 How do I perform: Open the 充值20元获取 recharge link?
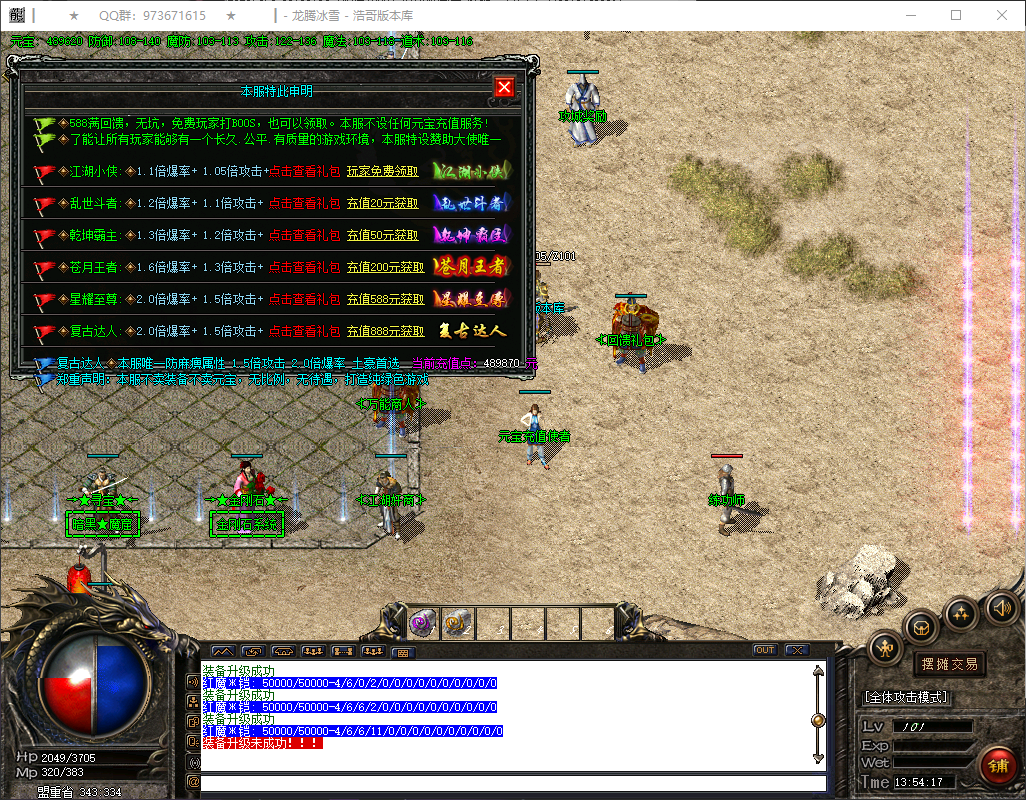tap(383, 203)
